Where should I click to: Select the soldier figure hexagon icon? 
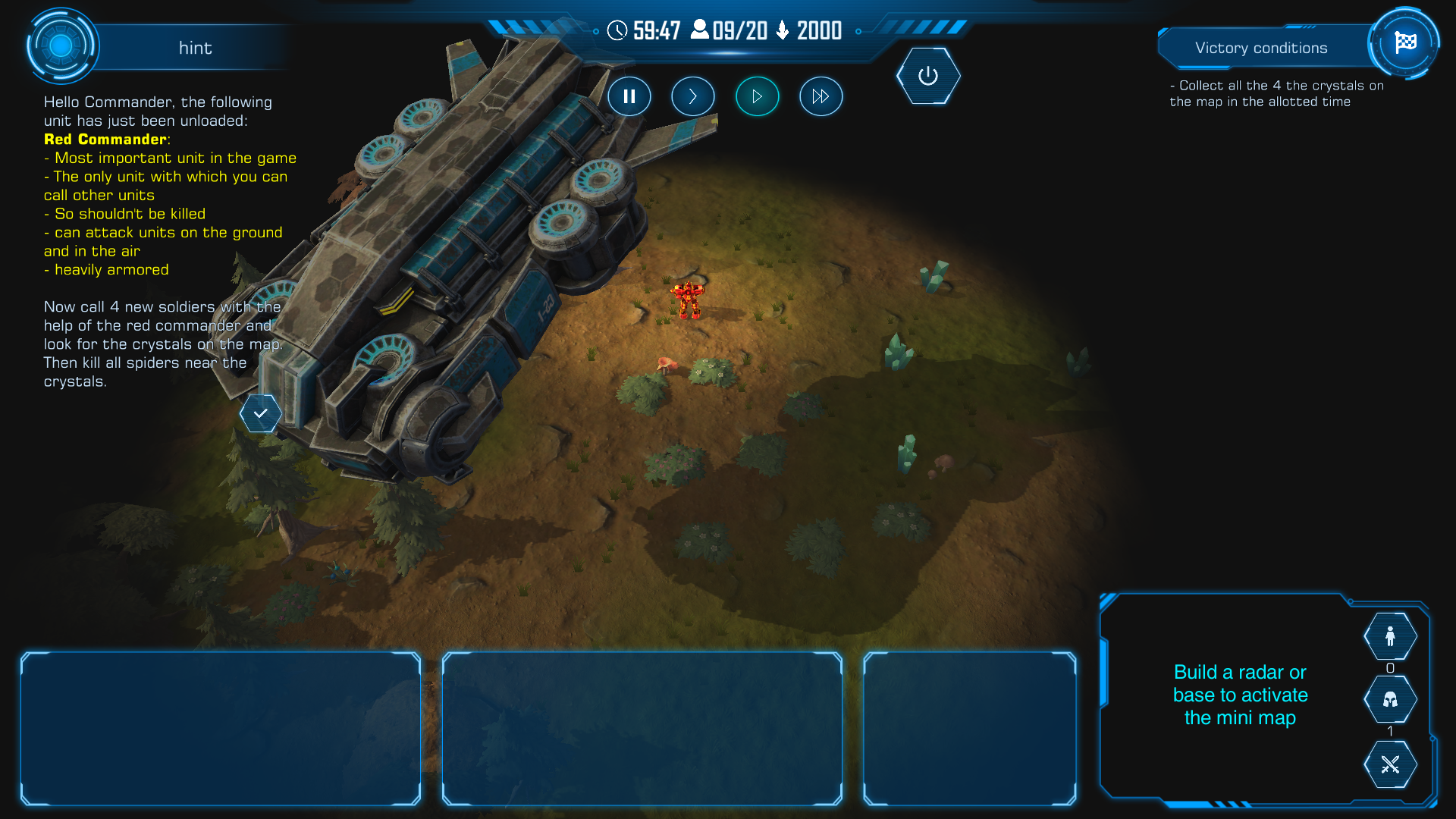pos(1390,636)
